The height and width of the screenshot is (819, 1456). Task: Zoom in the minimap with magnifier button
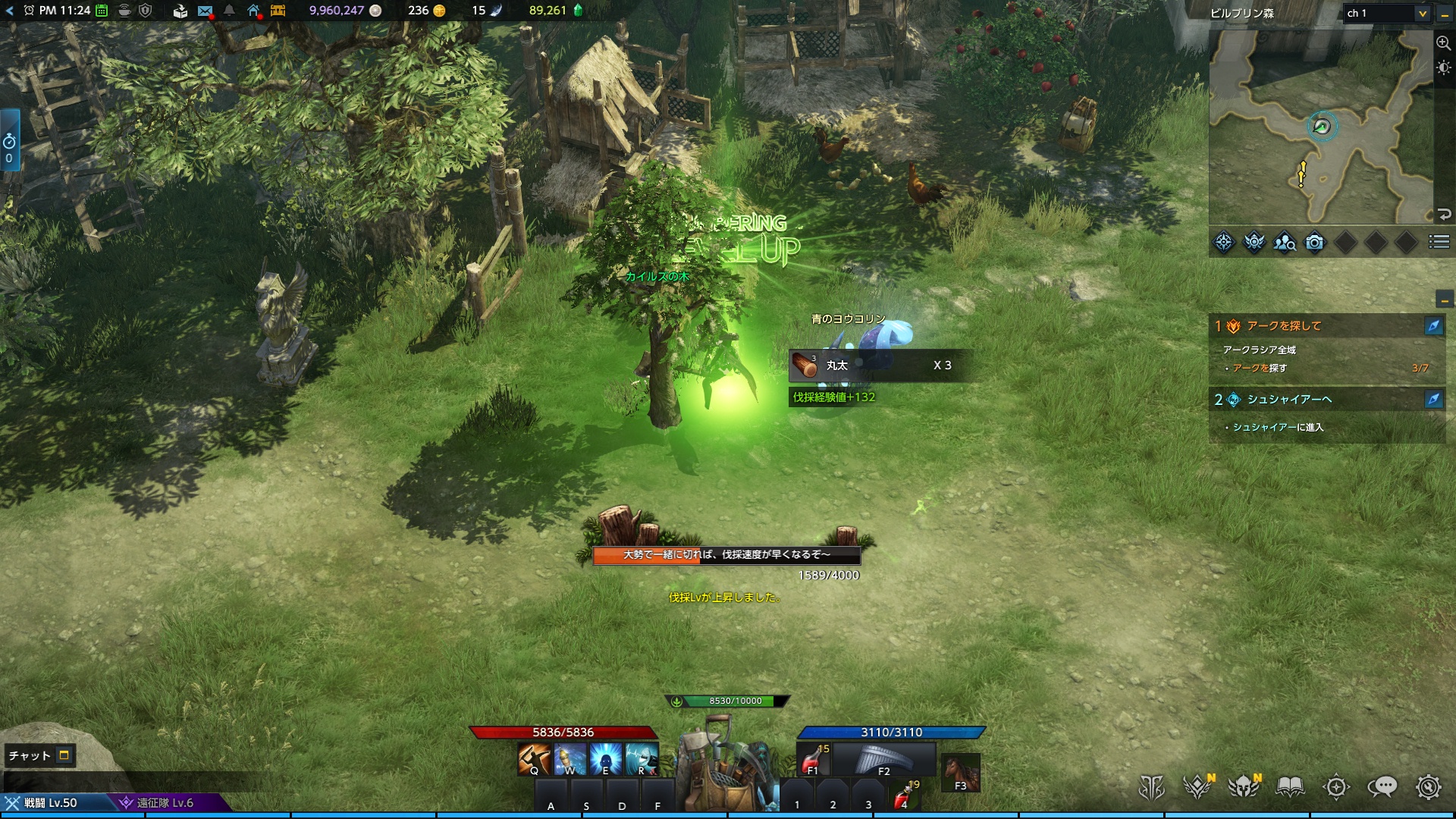pyautogui.click(x=1443, y=43)
